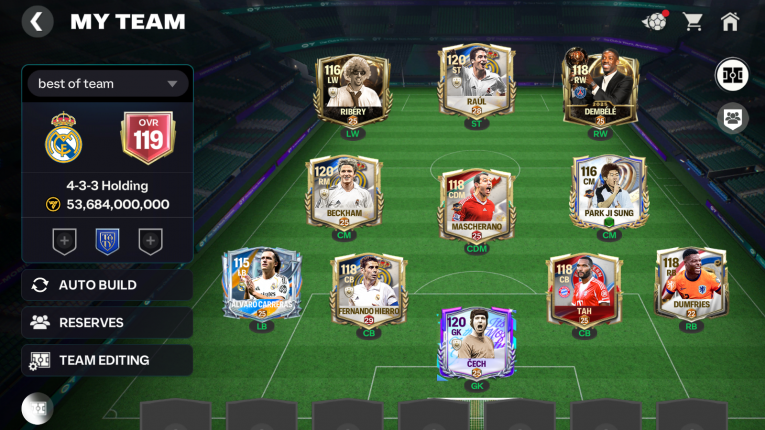This screenshot has height=430, width=765.
Task: Choose the Dumfries RB player card
Action: 691,283
